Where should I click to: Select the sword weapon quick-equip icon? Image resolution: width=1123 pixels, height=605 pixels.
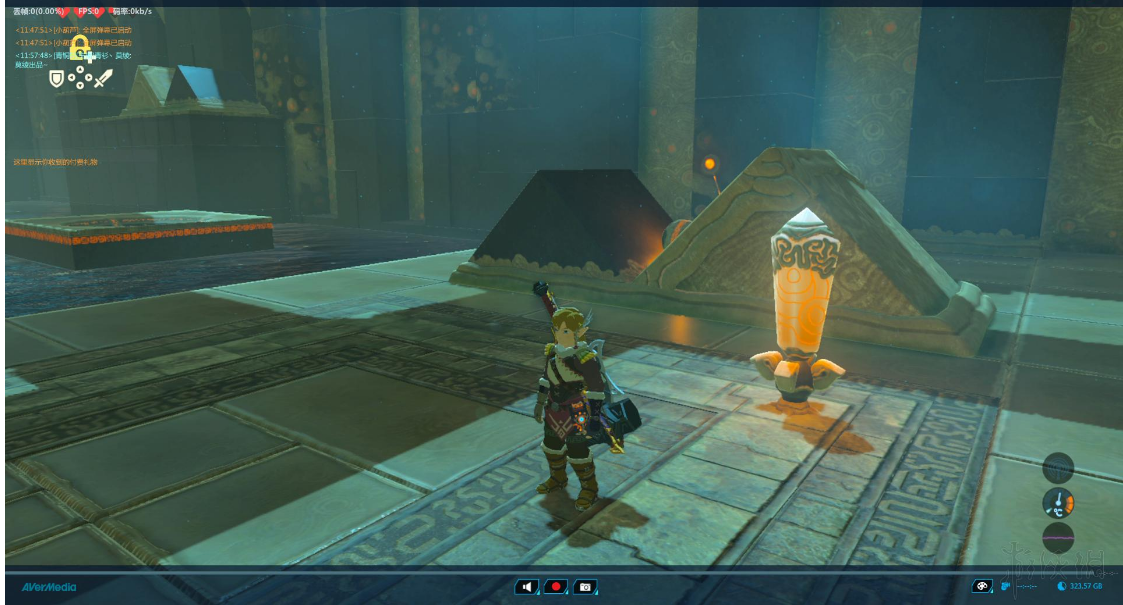[103, 77]
